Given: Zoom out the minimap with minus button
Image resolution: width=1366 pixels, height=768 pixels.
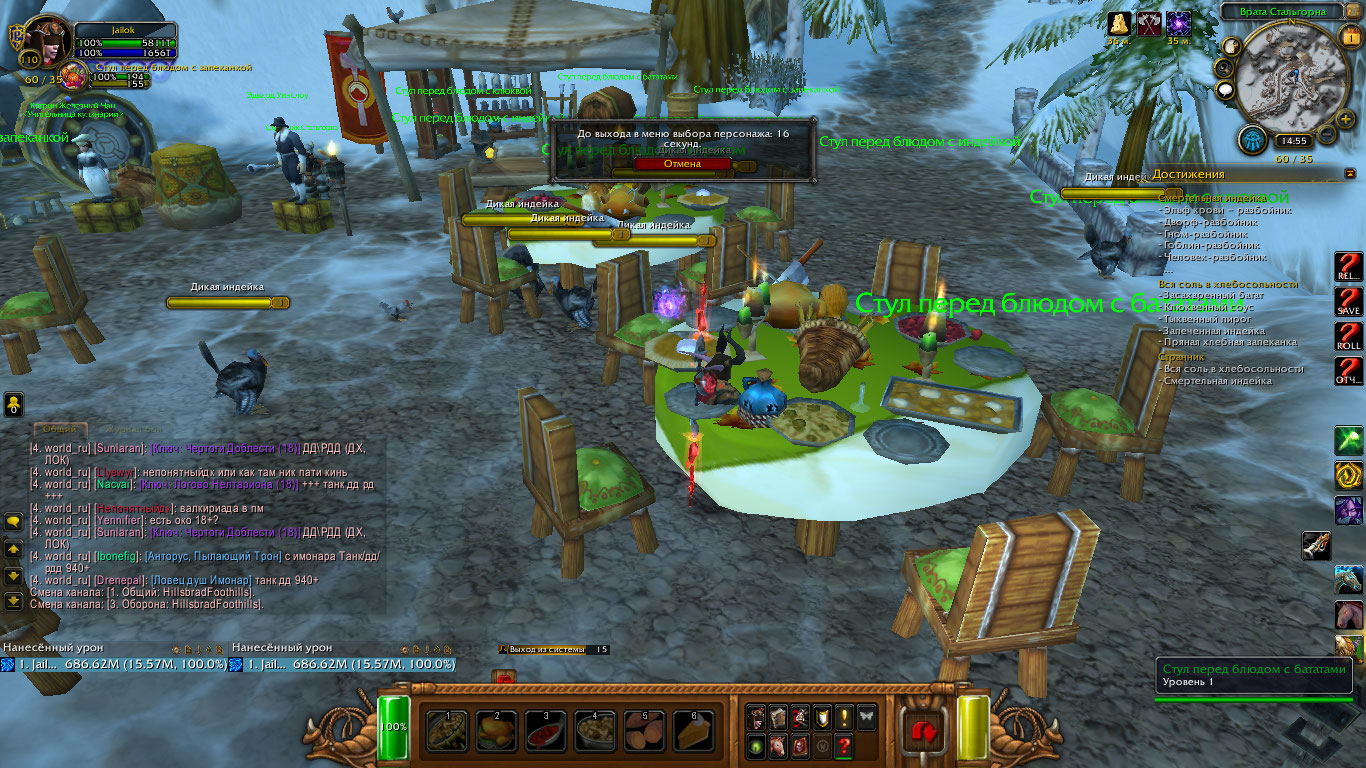Looking at the screenshot, I should 1327,133.
